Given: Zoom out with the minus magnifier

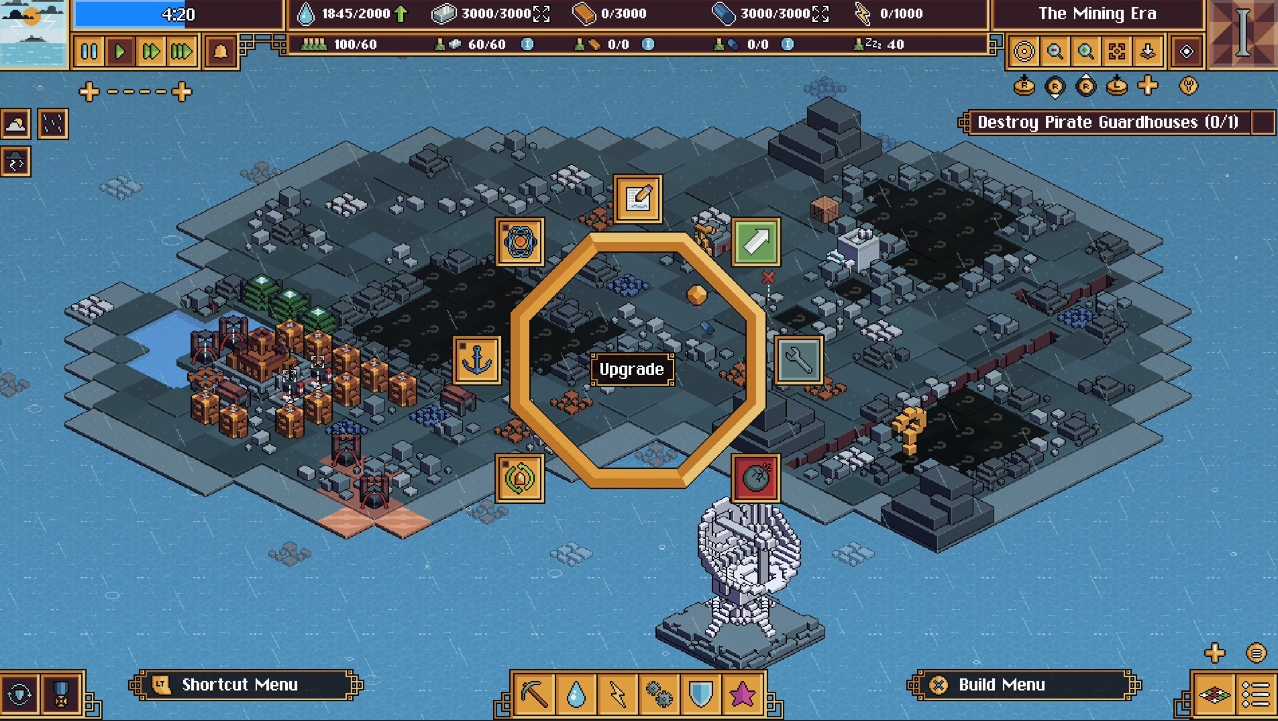Looking at the screenshot, I should click(1055, 52).
